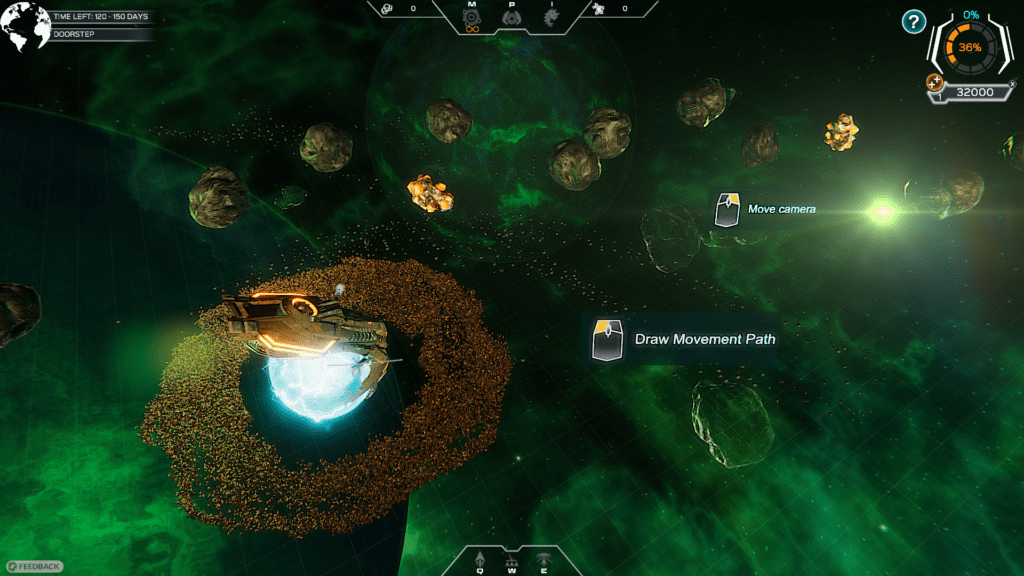Select the P mode icon
The height and width of the screenshot is (576, 1024).
(x=511, y=17)
